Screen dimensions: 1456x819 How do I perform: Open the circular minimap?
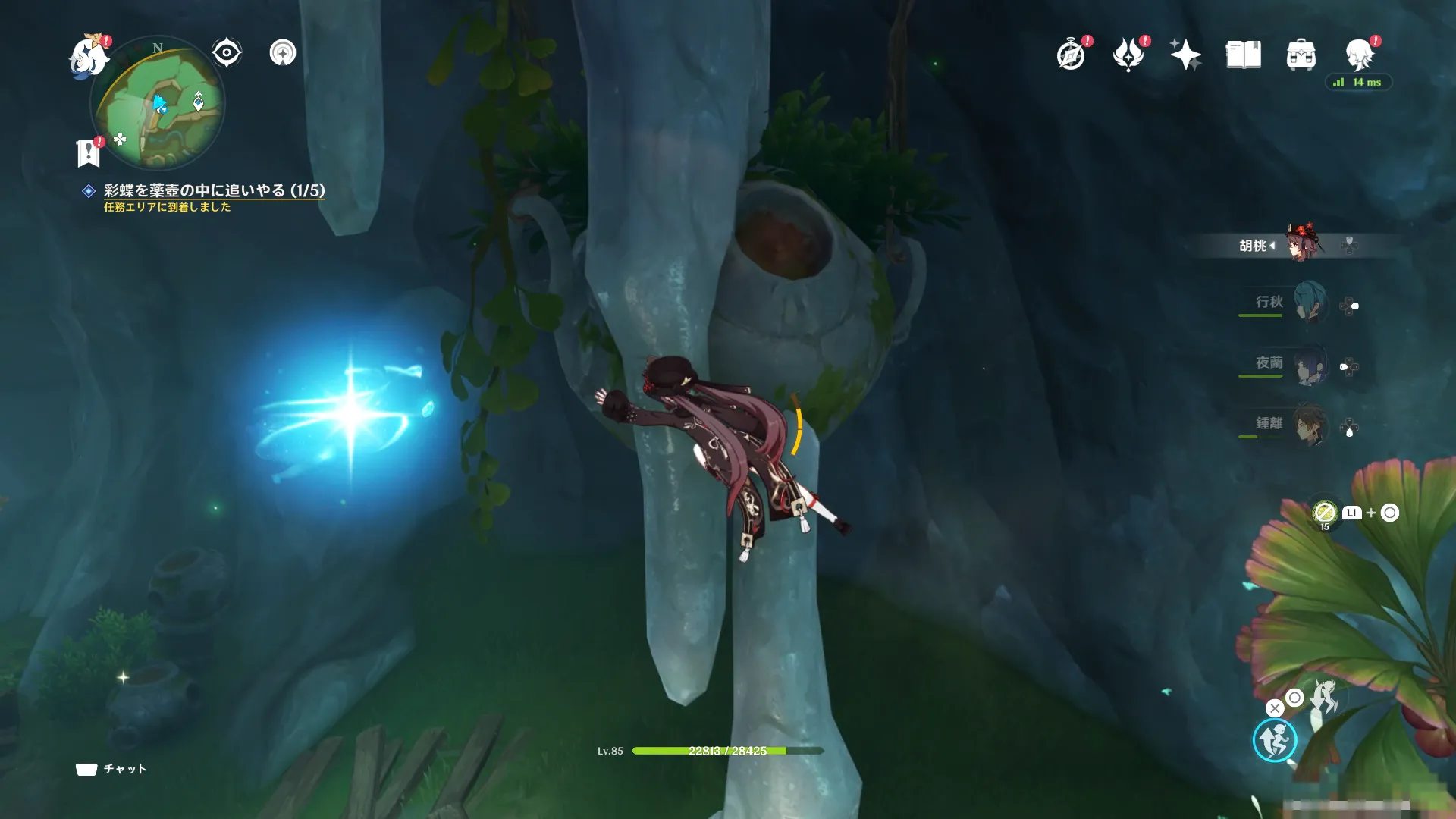coord(157,103)
